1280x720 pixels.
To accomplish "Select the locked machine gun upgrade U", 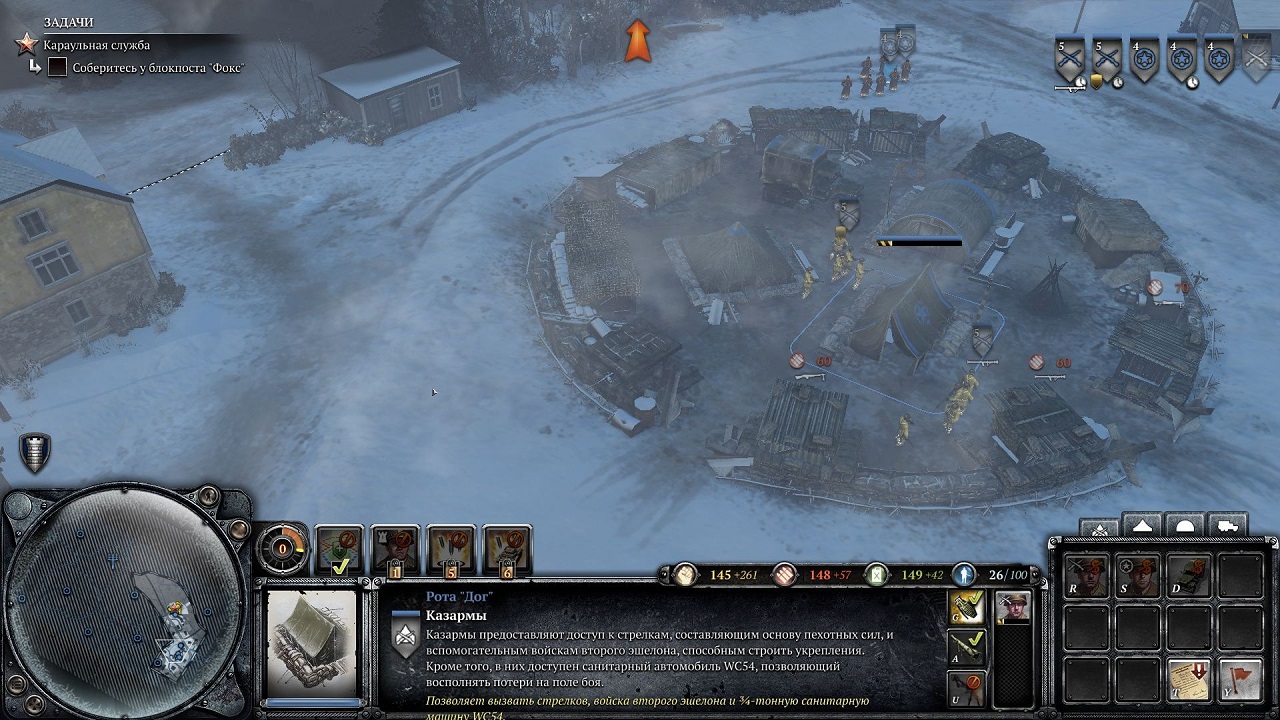I will 966,688.
